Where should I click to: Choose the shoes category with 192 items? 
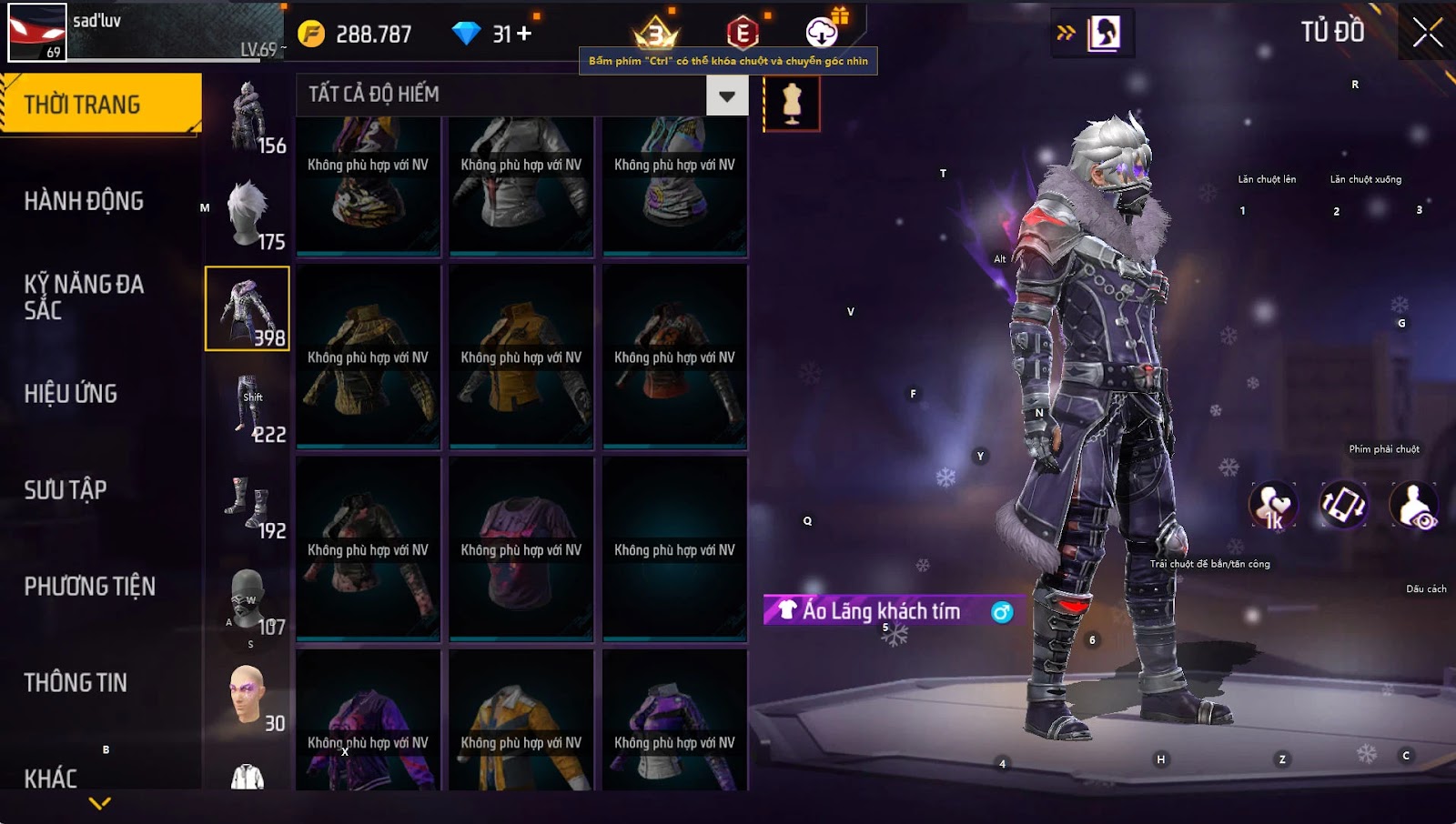pyautogui.click(x=248, y=503)
